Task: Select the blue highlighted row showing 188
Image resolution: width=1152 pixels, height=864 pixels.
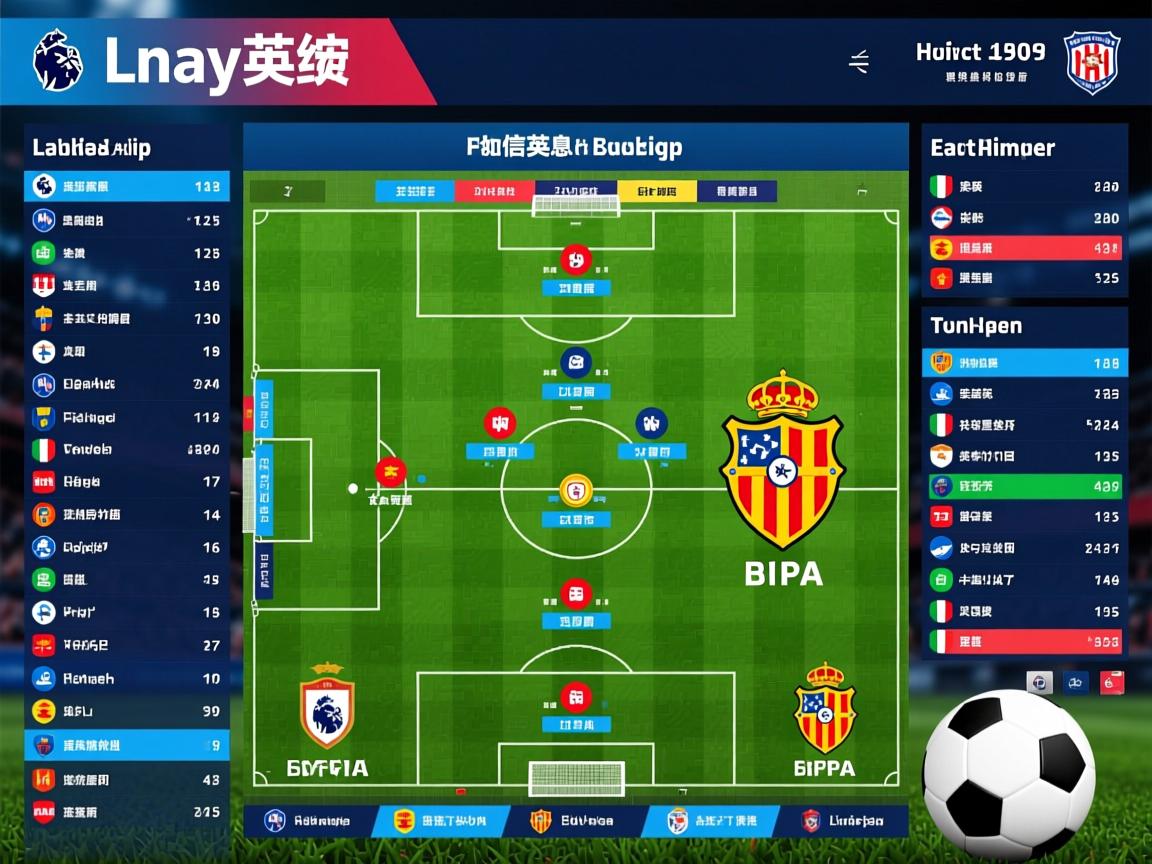Action: 1025,363
